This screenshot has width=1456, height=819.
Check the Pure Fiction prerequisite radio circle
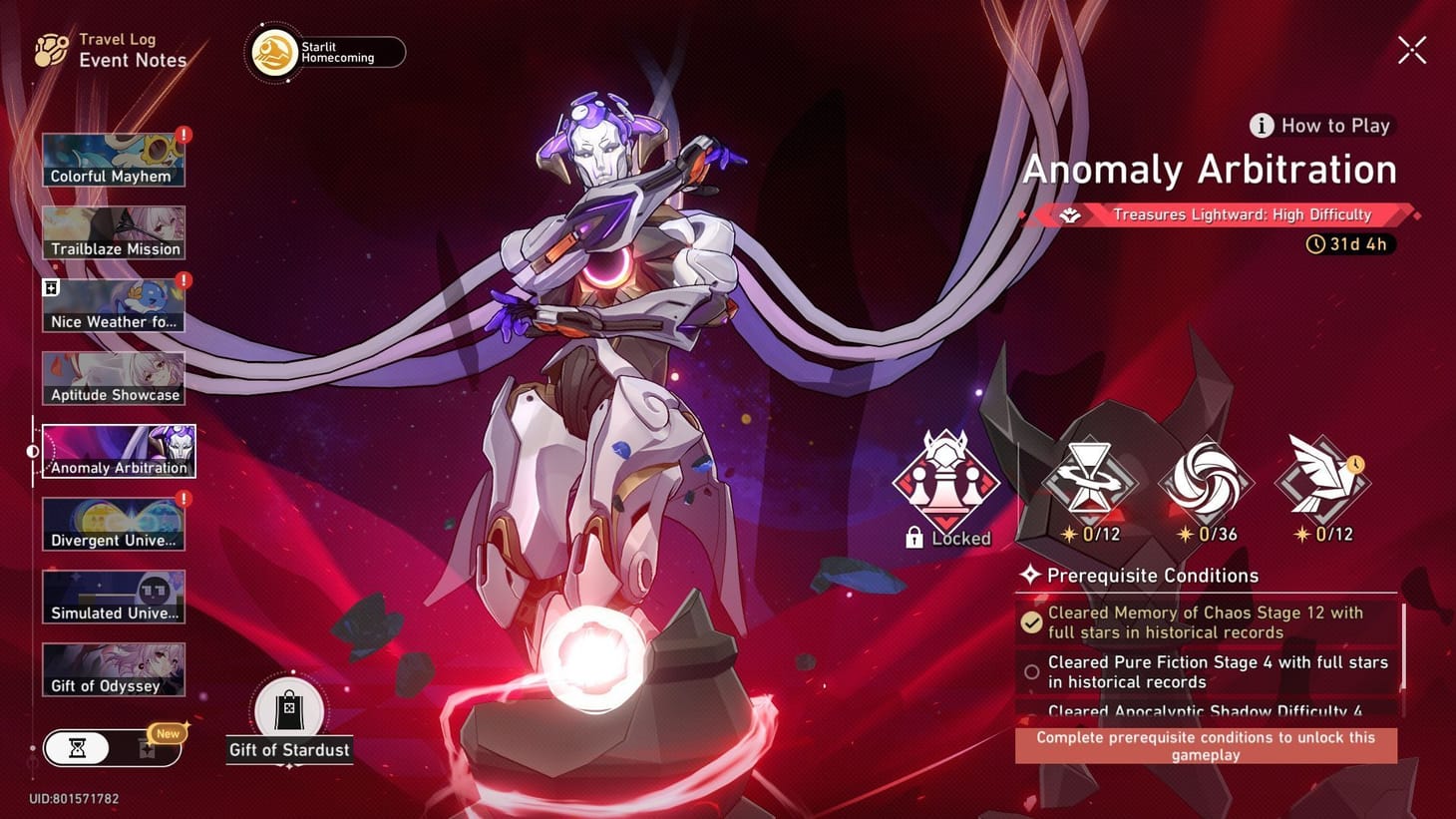[1031, 671]
